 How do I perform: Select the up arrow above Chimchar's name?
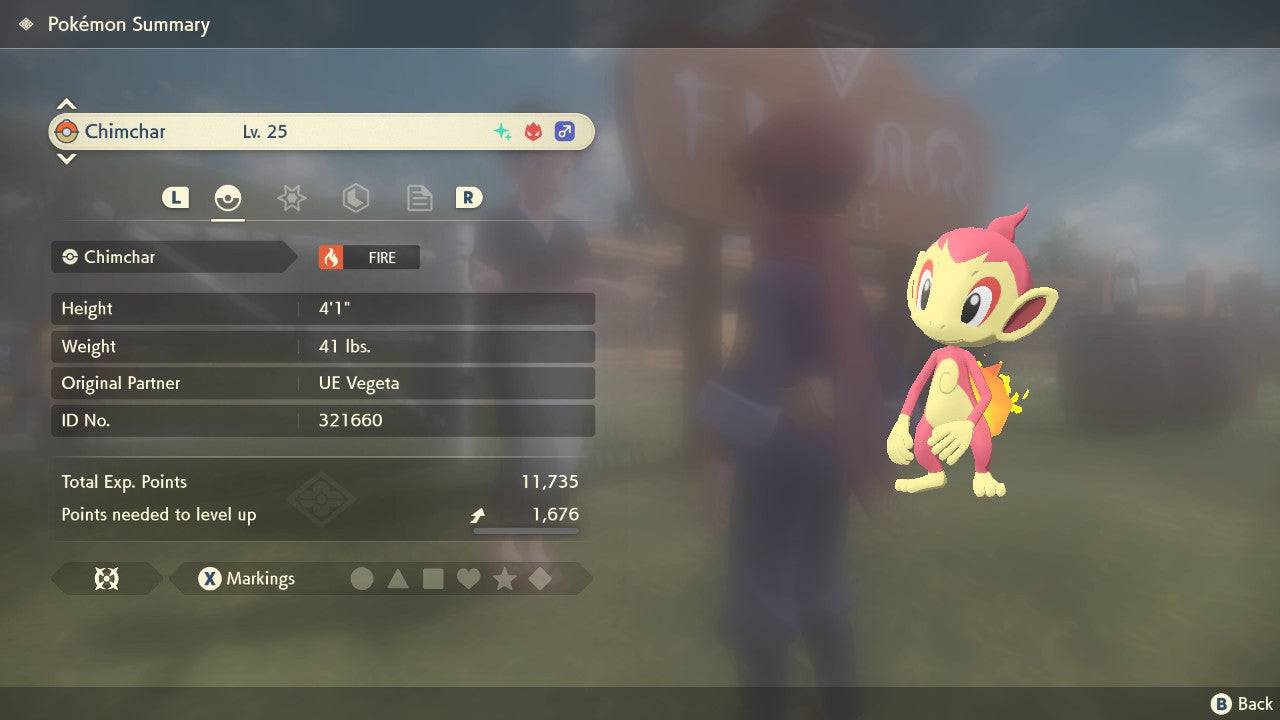[x=66, y=104]
